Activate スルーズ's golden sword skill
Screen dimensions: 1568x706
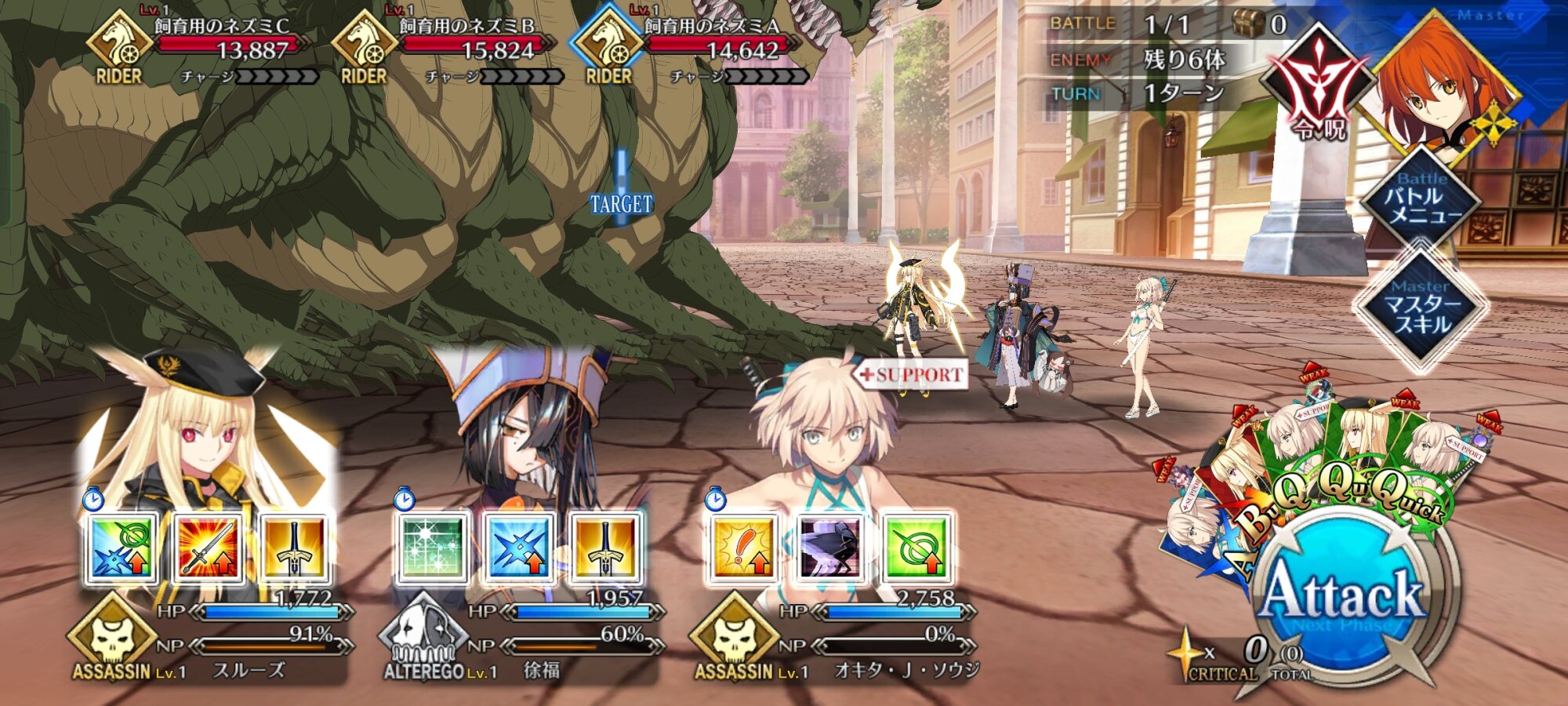pos(293,548)
